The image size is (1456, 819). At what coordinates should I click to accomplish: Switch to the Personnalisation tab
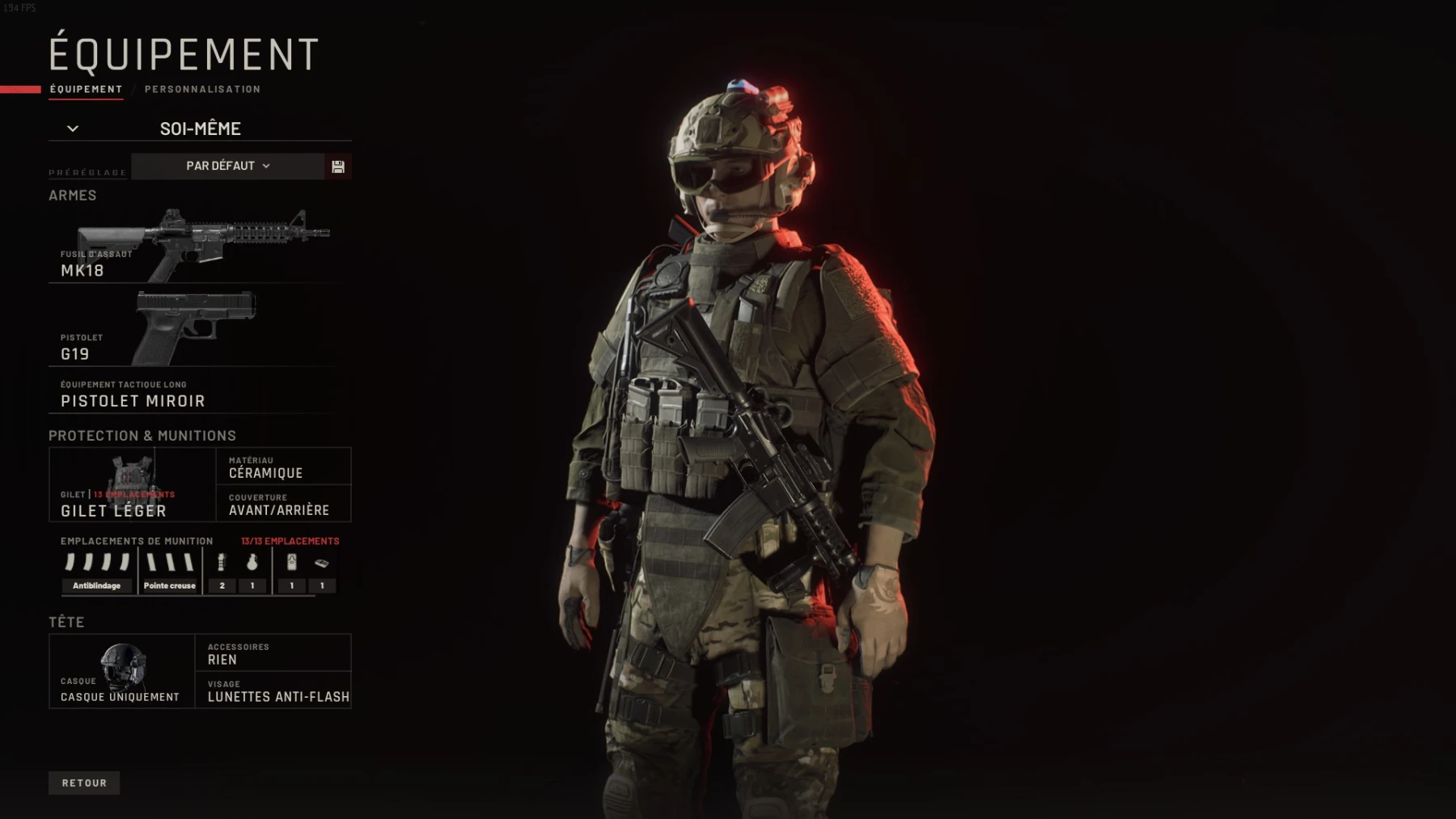pyautogui.click(x=202, y=89)
